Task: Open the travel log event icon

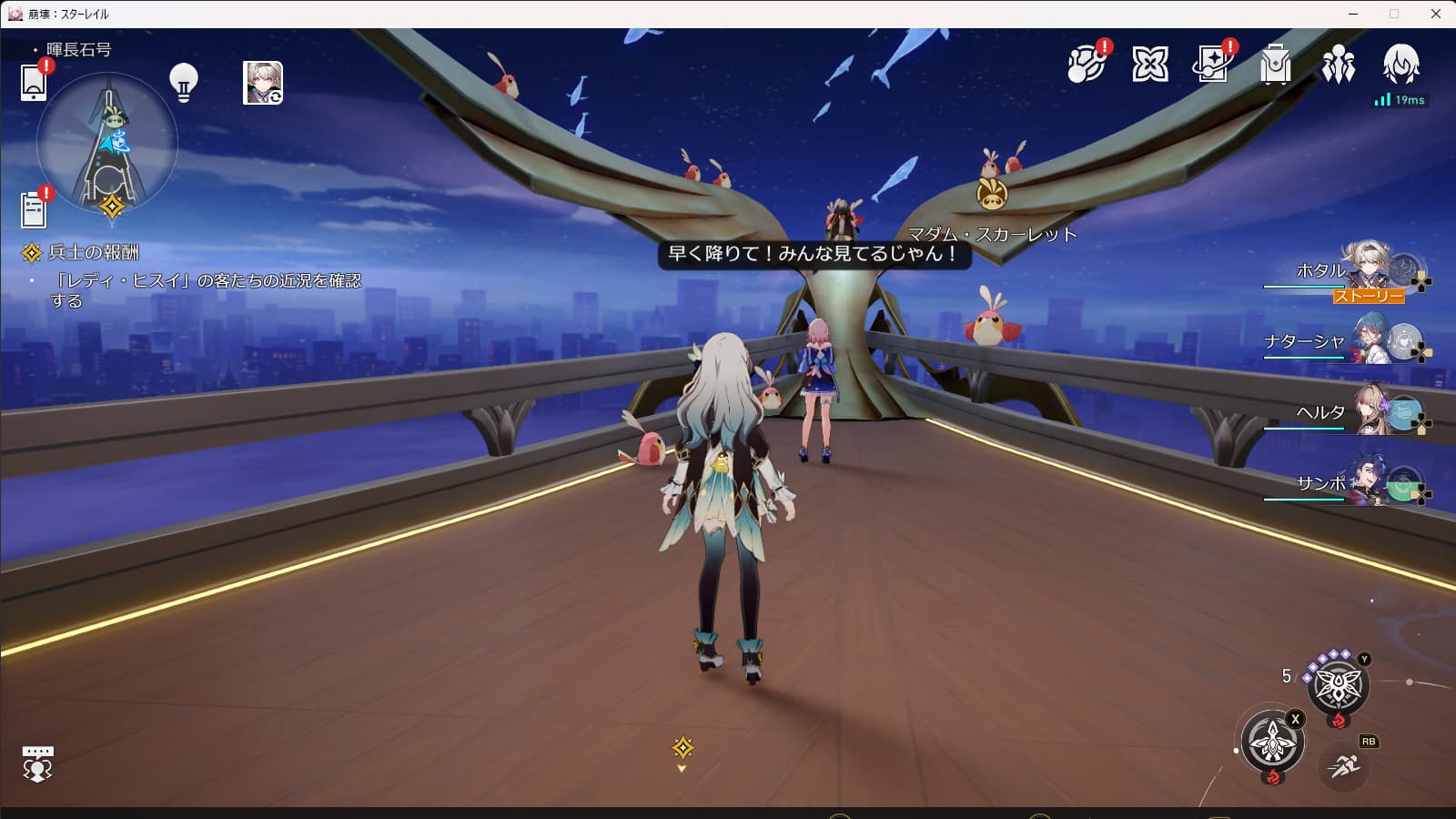Action: (x=1086, y=64)
